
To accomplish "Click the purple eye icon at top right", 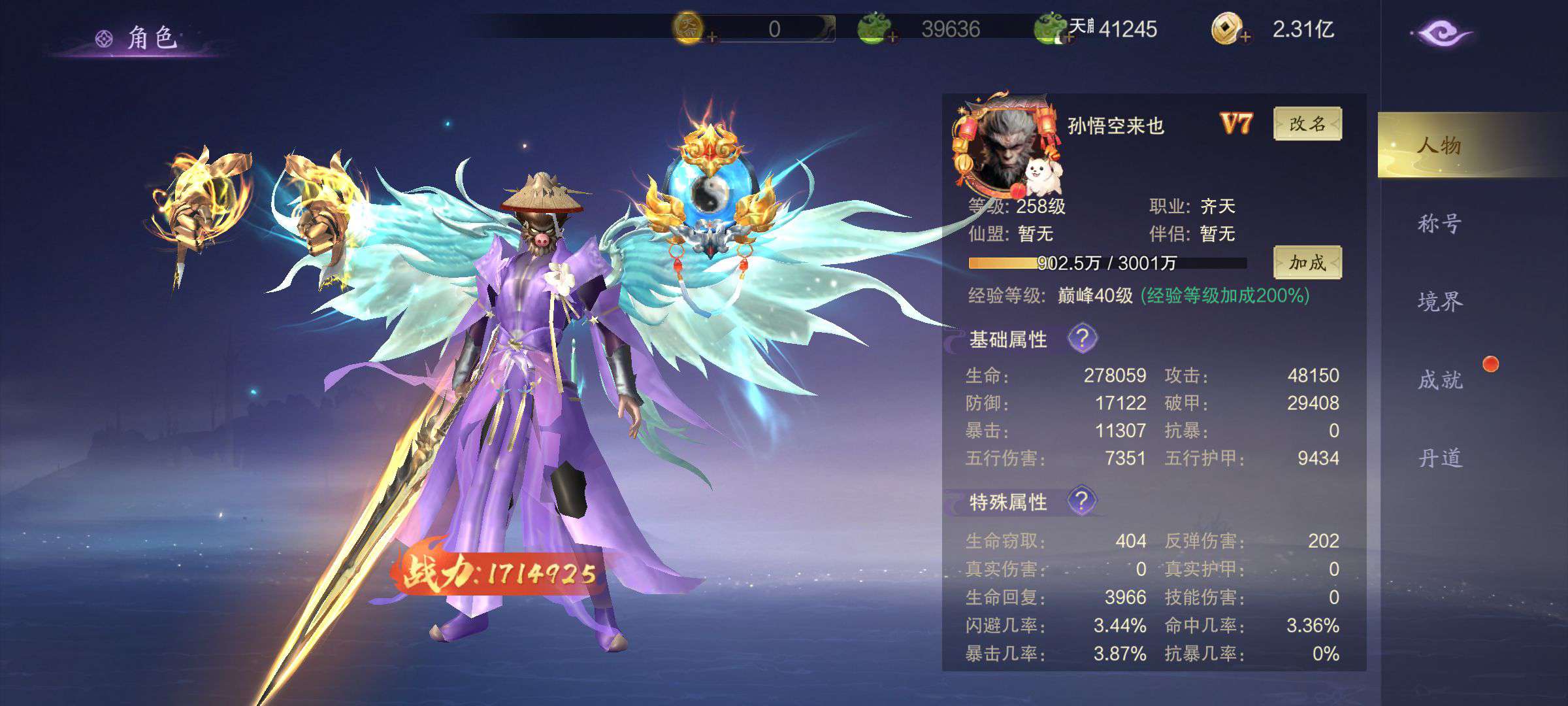I will (x=1441, y=34).
